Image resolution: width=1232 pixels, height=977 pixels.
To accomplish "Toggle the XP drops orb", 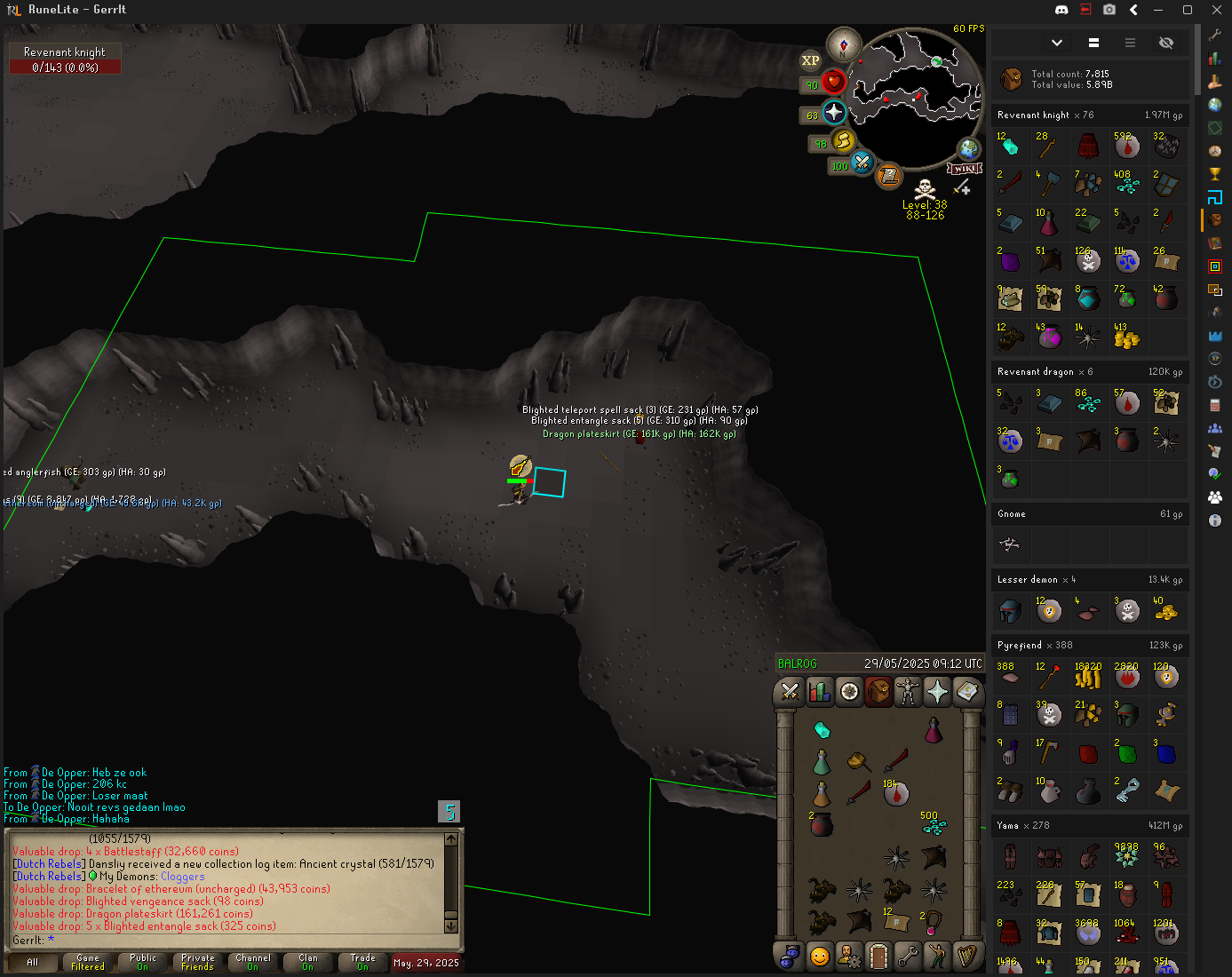I will (x=810, y=60).
